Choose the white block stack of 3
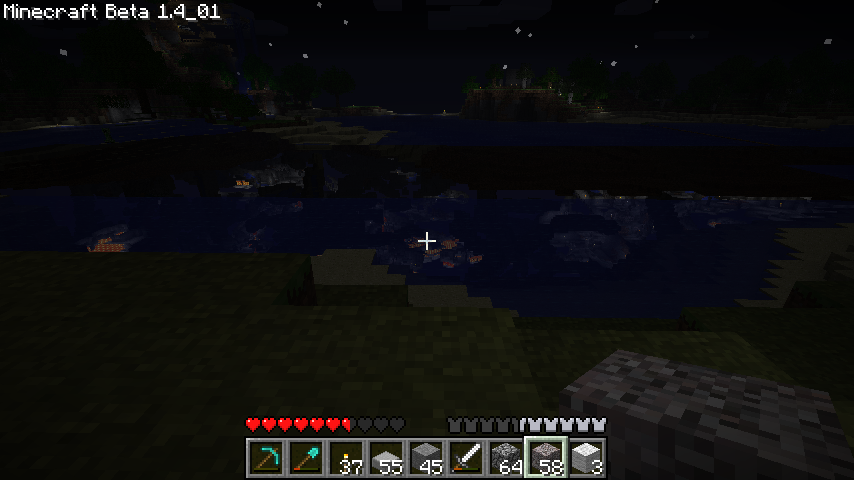 pyautogui.click(x=587, y=459)
